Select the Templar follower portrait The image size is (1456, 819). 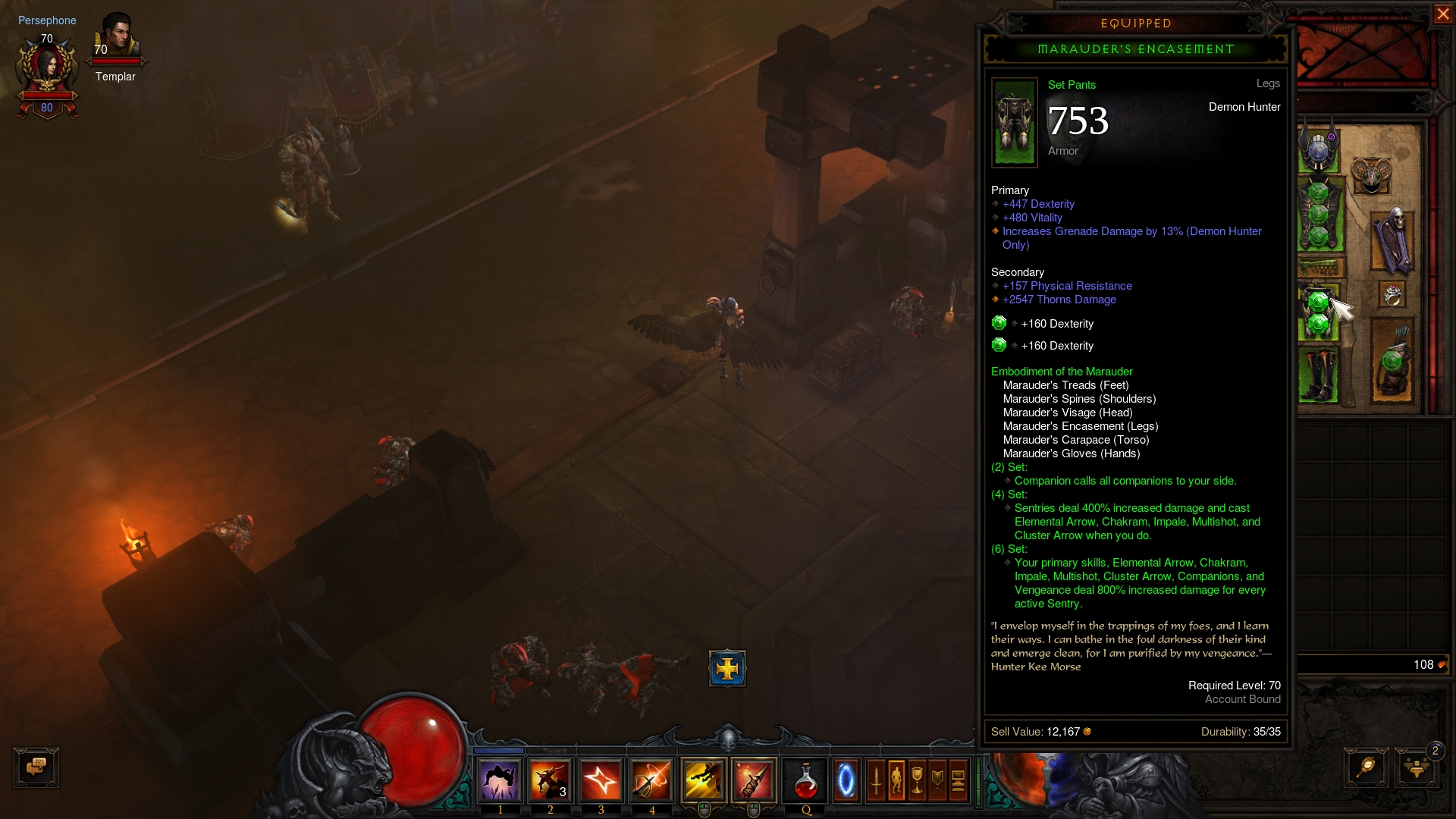tap(117, 38)
